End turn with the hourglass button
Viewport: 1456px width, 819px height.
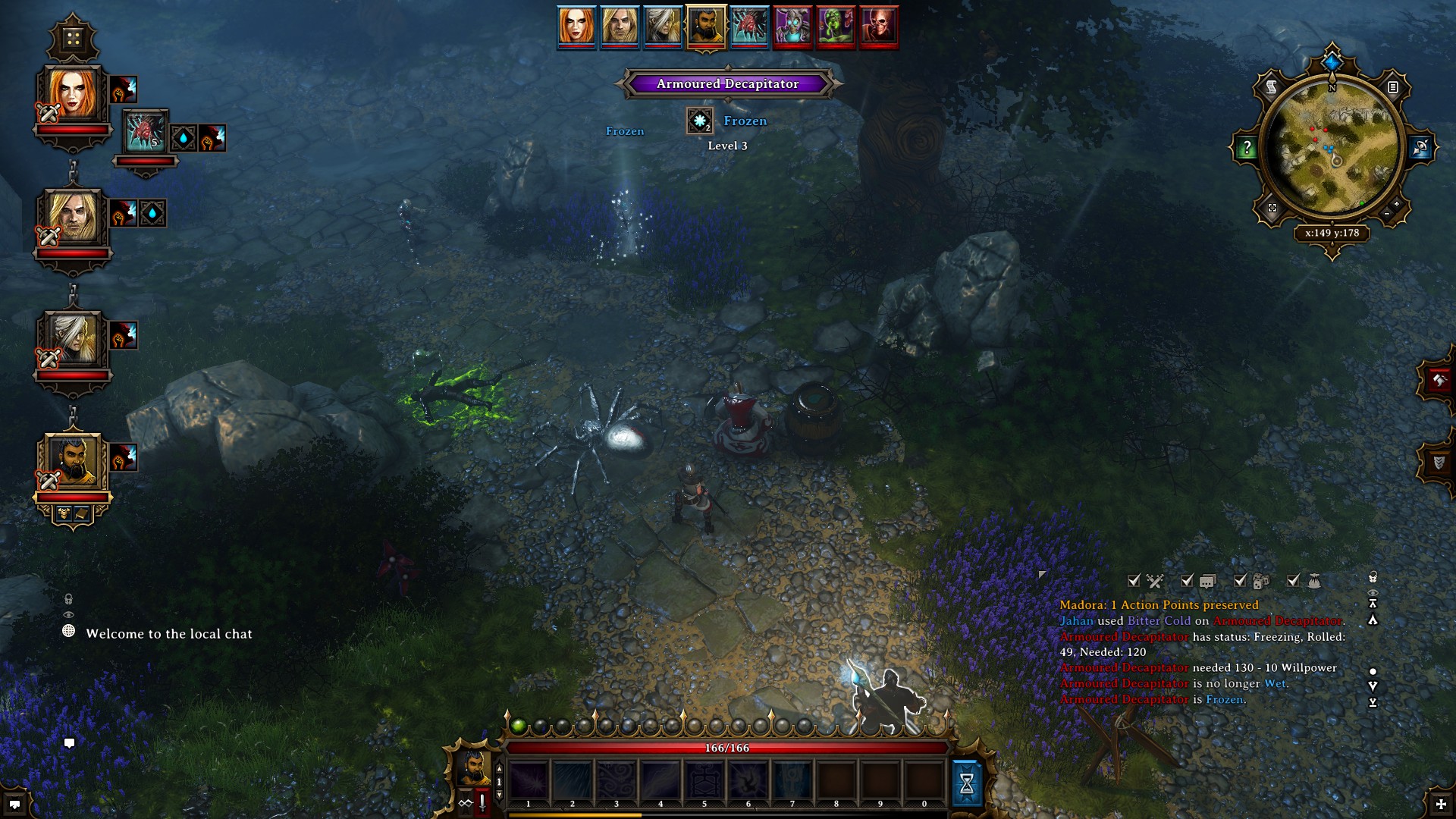tap(967, 783)
